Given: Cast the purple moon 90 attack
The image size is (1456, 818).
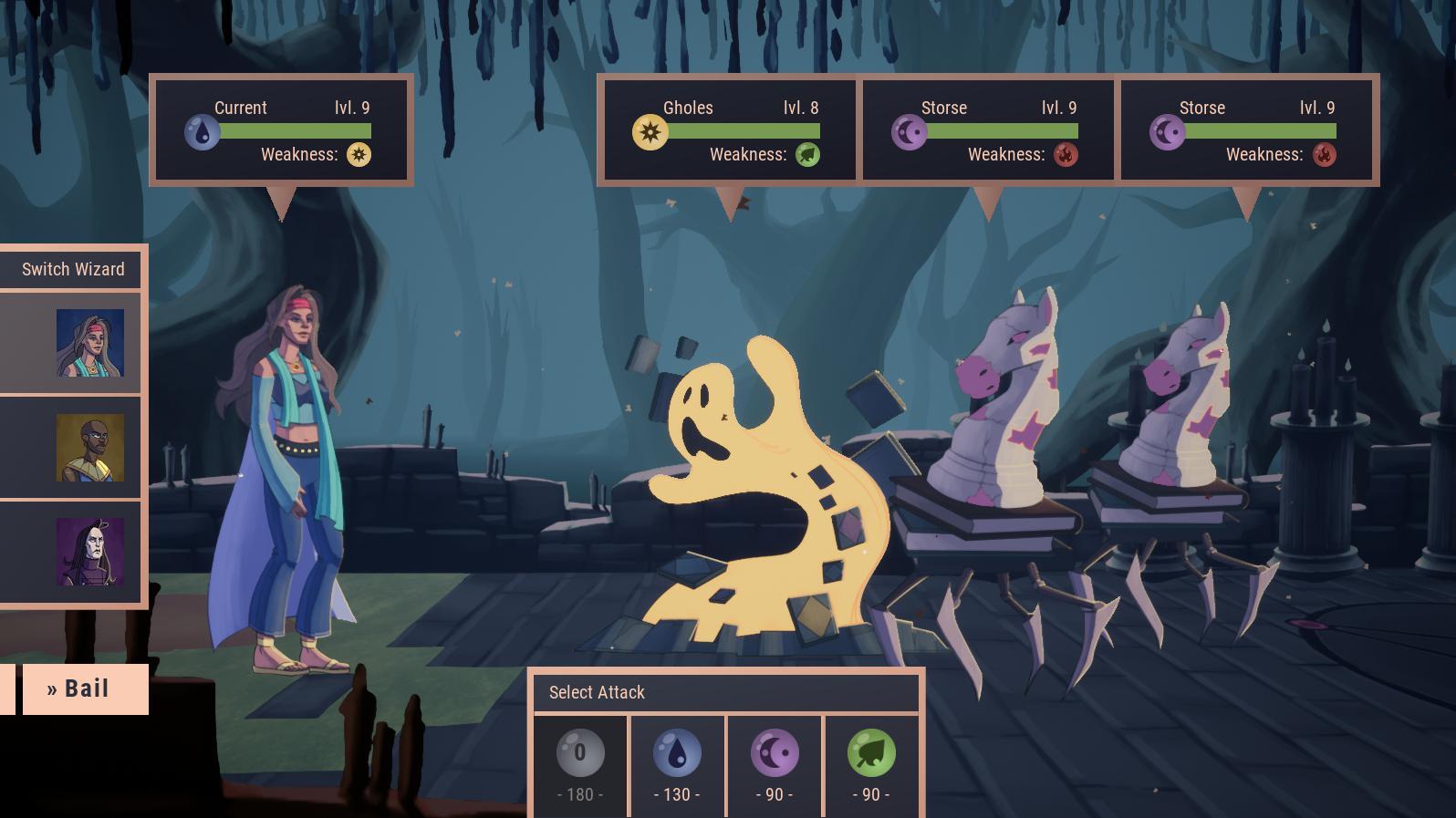Looking at the screenshot, I should pos(775,766).
